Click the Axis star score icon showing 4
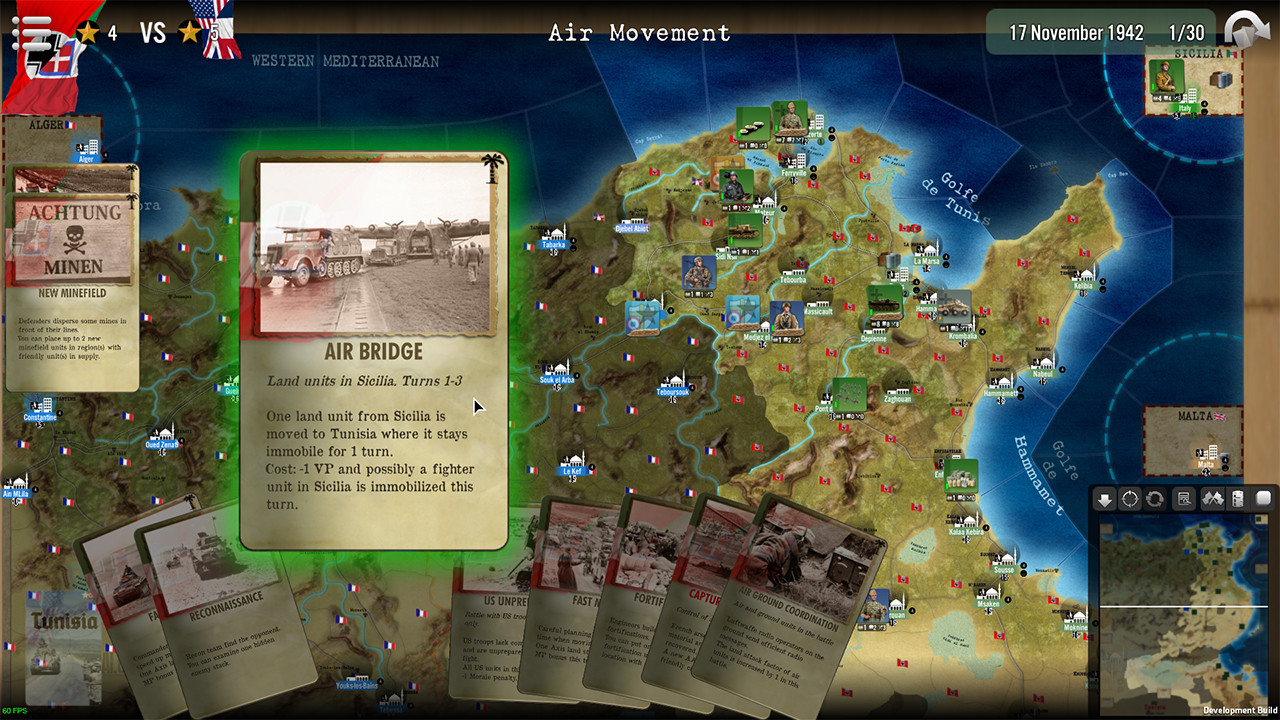Viewport: 1280px width, 720px height. point(90,31)
